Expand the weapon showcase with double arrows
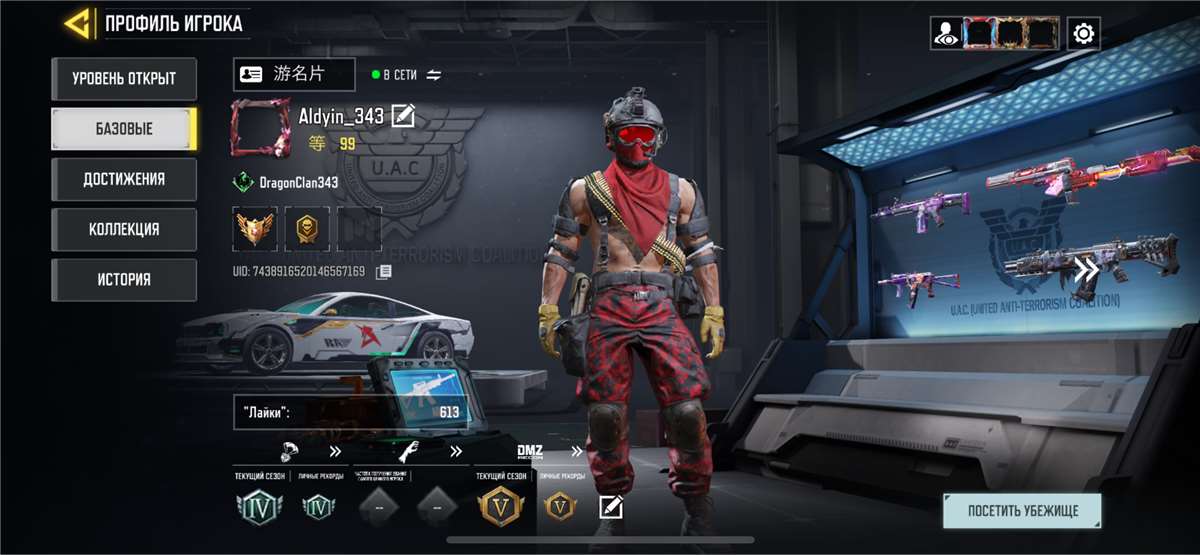Viewport: 1200px width, 555px height. pyautogui.click(x=1087, y=268)
